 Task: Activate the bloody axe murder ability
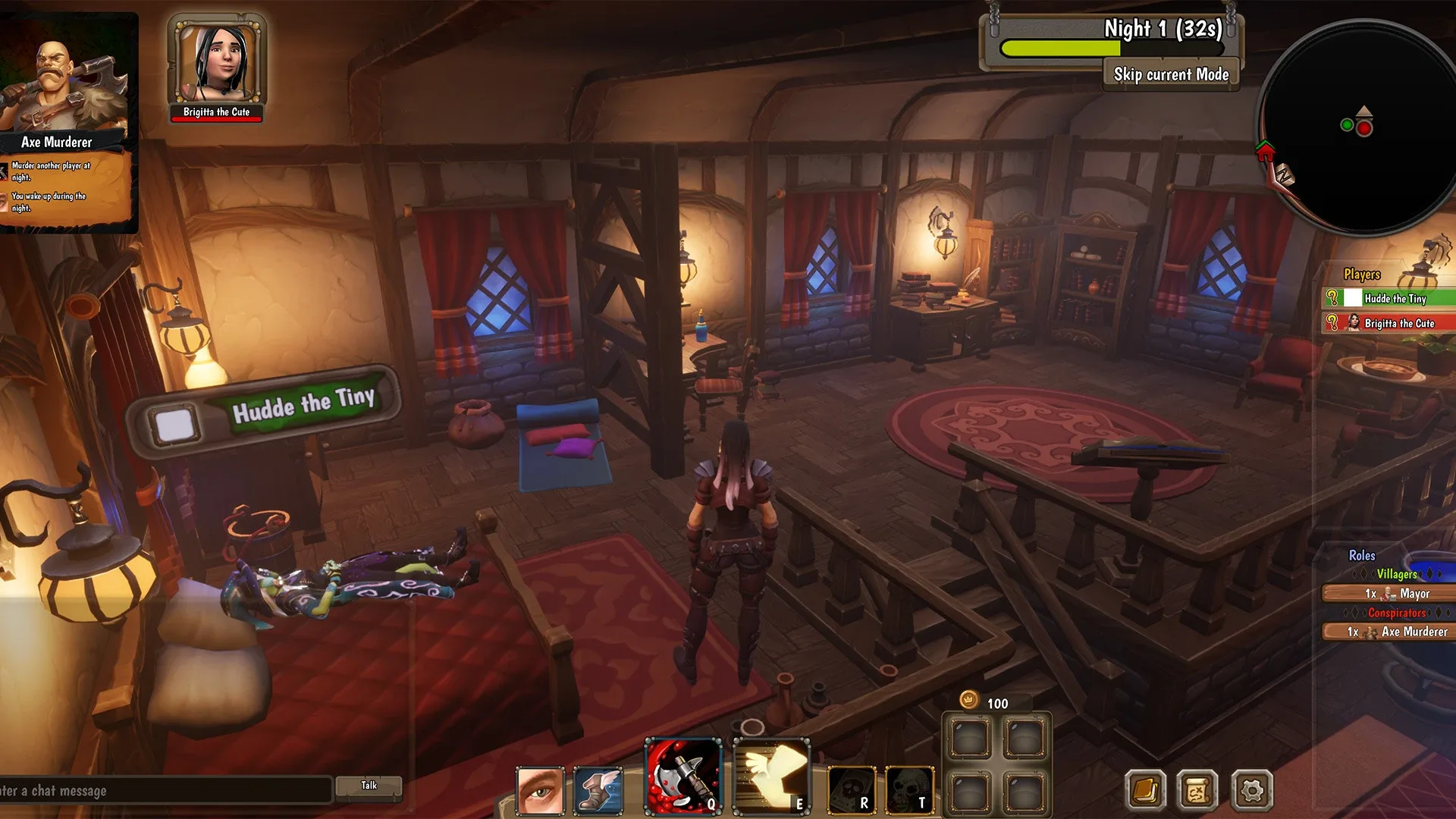(x=683, y=777)
